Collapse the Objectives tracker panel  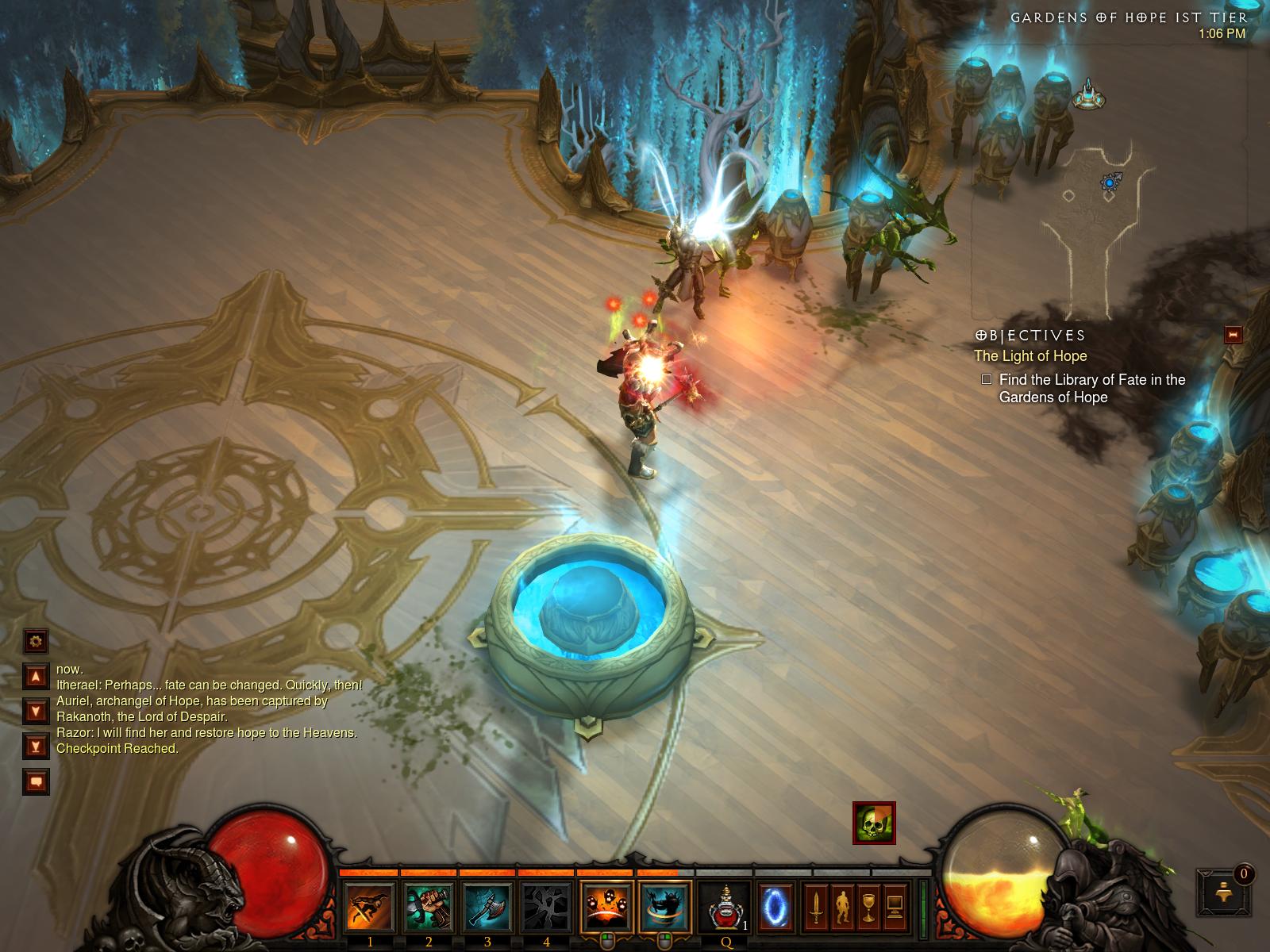tap(1233, 334)
